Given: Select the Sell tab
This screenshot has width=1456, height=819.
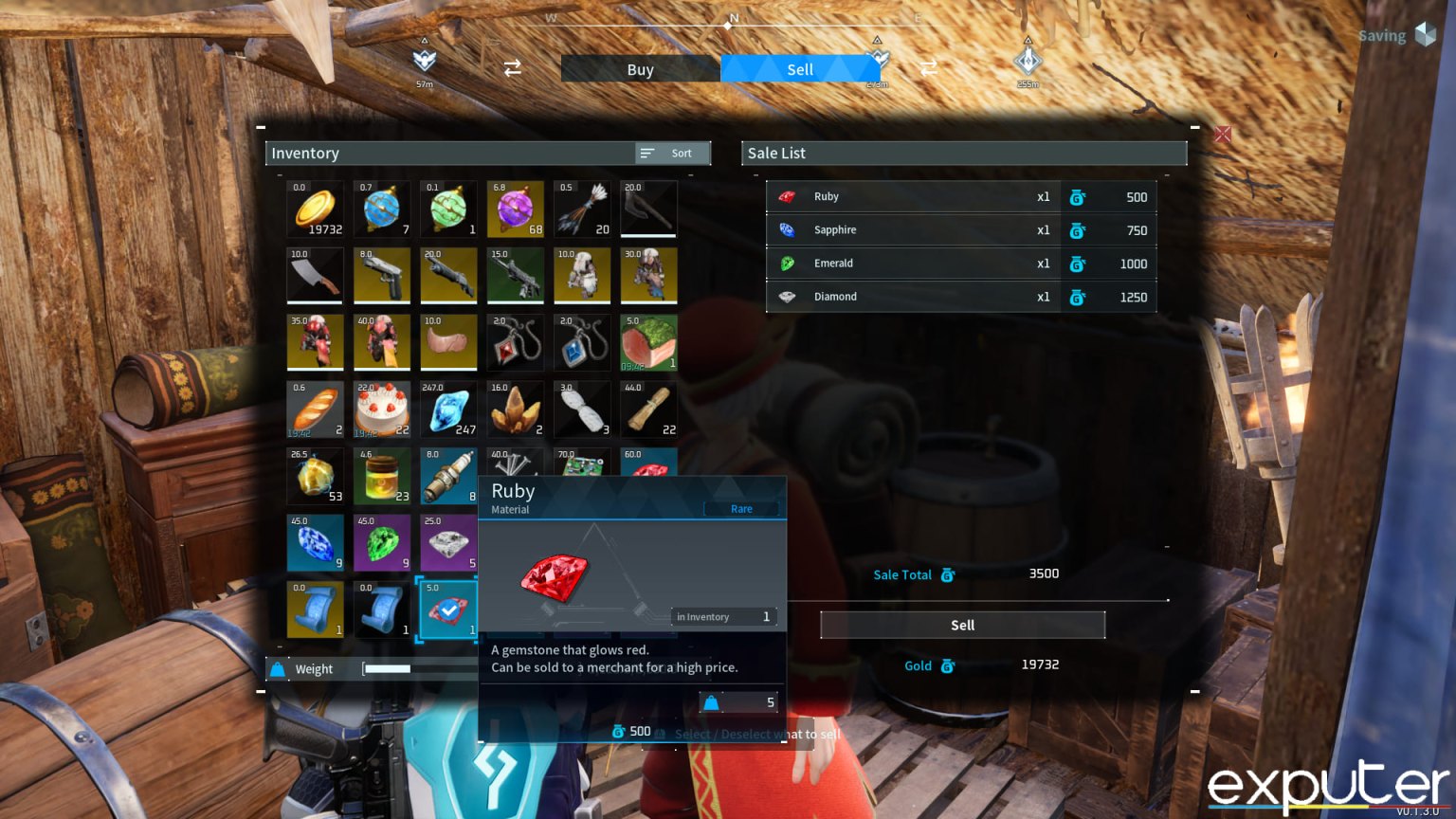Looking at the screenshot, I should point(800,68).
